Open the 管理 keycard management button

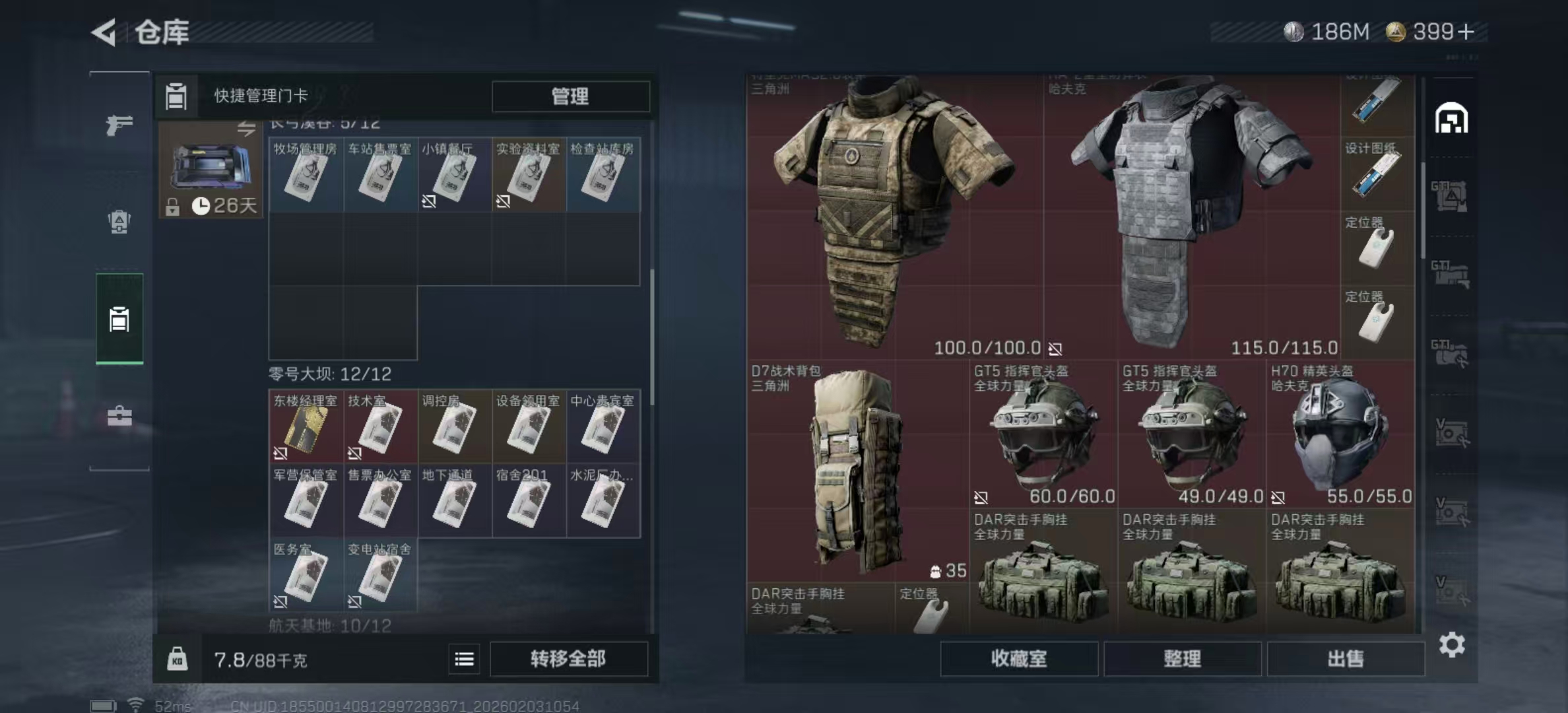570,96
